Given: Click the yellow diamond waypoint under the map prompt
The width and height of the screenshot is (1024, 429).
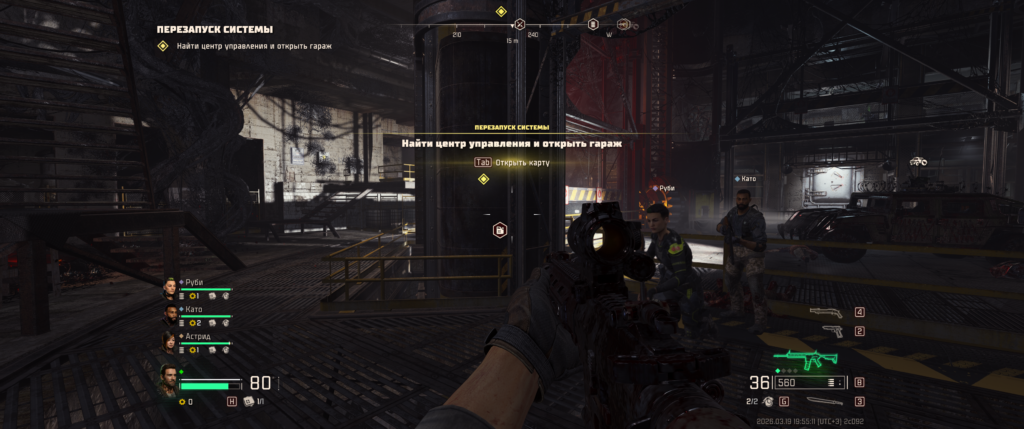Looking at the screenshot, I should tap(484, 179).
